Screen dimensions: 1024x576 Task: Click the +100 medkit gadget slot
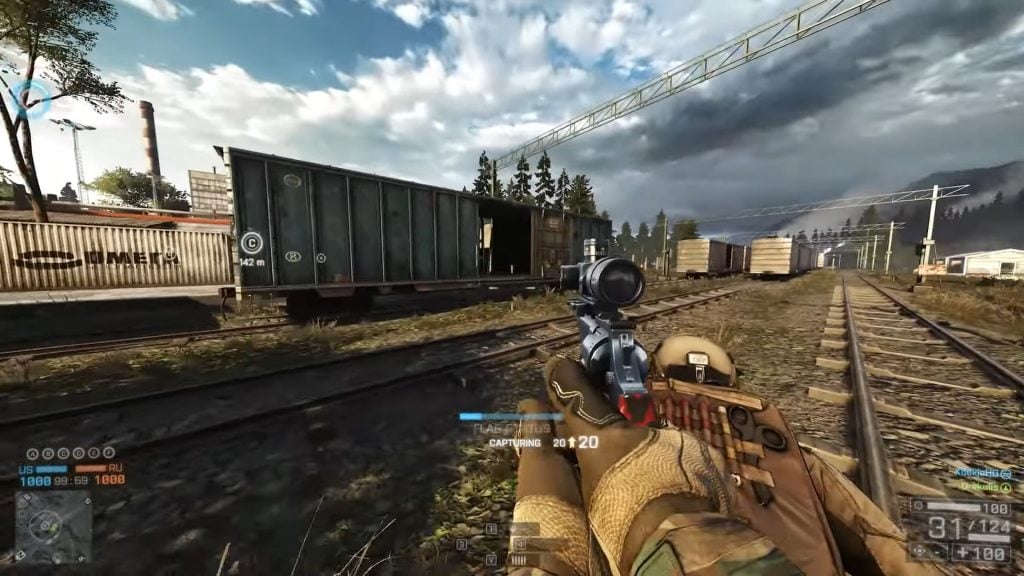979,552
